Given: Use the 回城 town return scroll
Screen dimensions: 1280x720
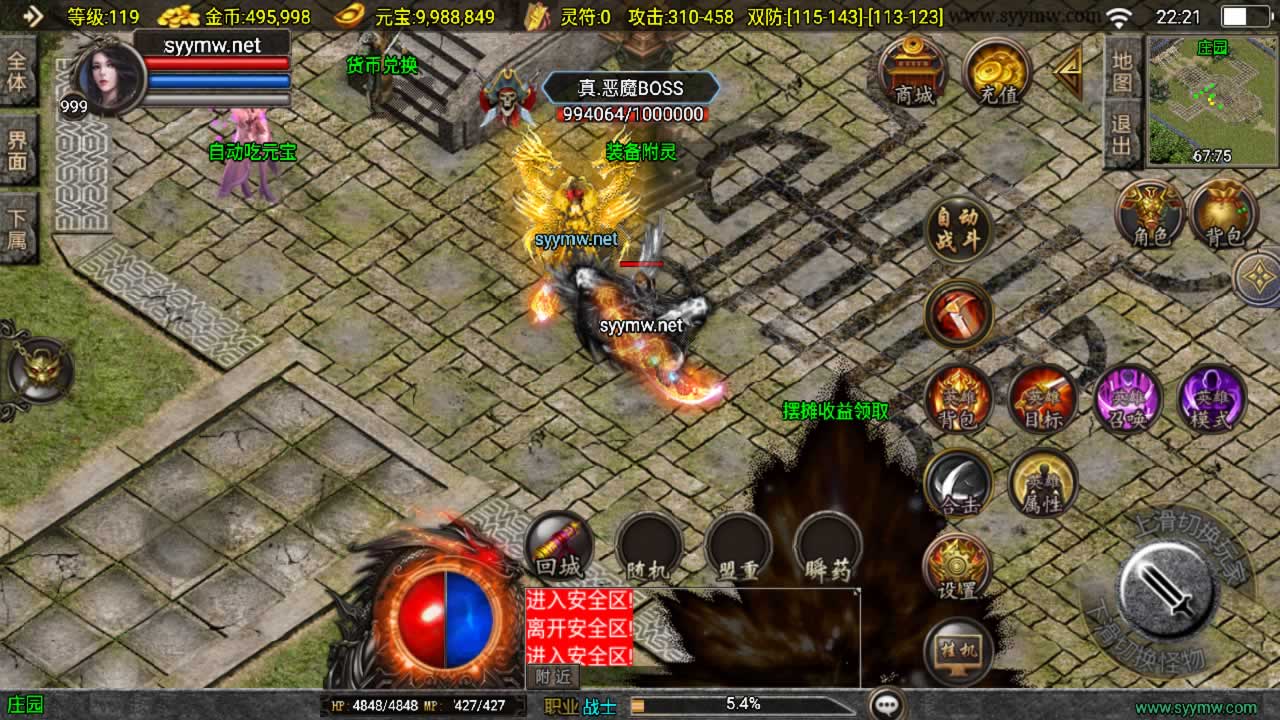Looking at the screenshot, I should click(x=558, y=546).
